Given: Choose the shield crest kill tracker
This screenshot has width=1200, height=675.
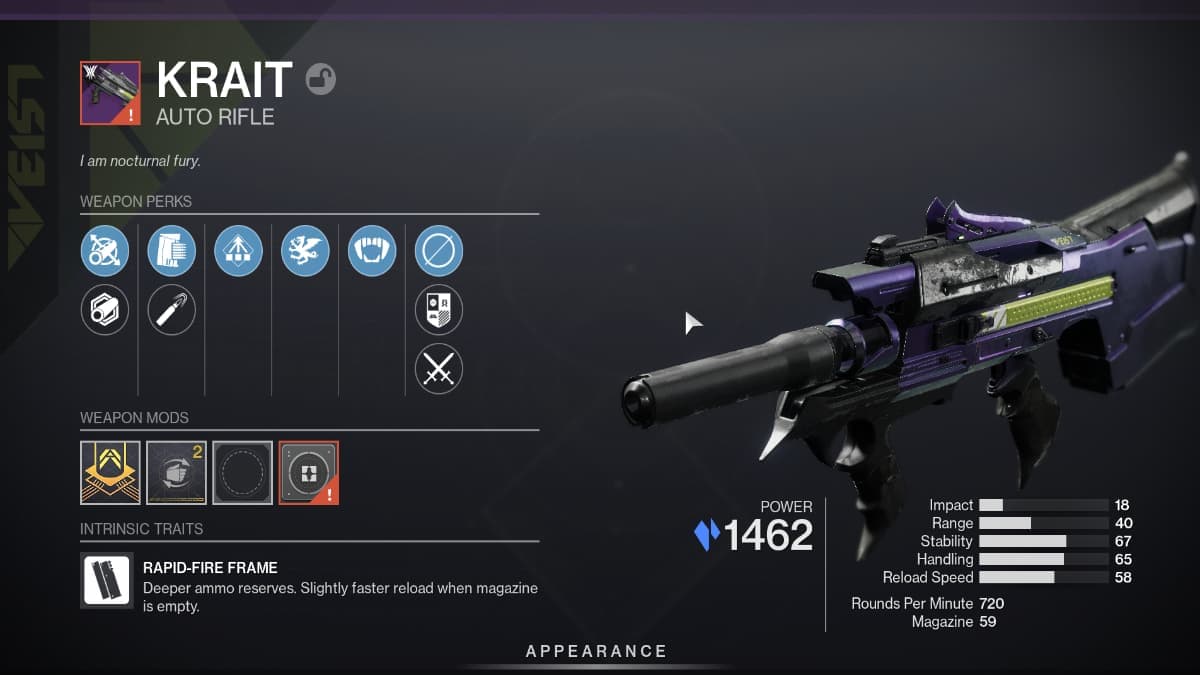Looking at the screenshot, I should 439,310.
